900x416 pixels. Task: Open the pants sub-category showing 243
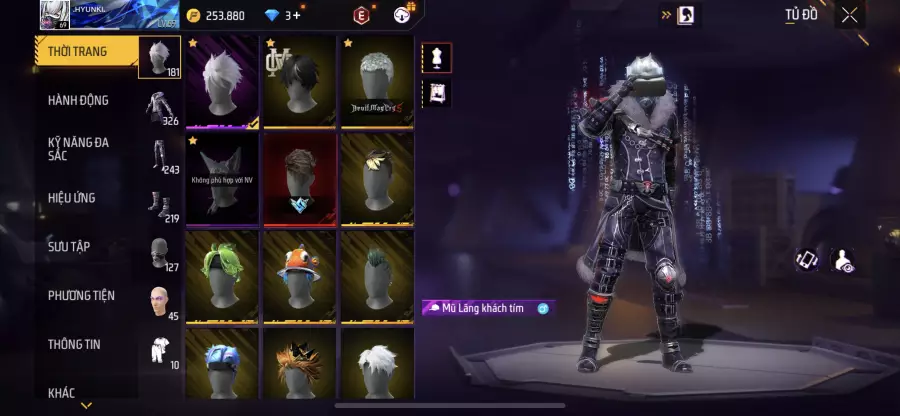pos(159,155)
